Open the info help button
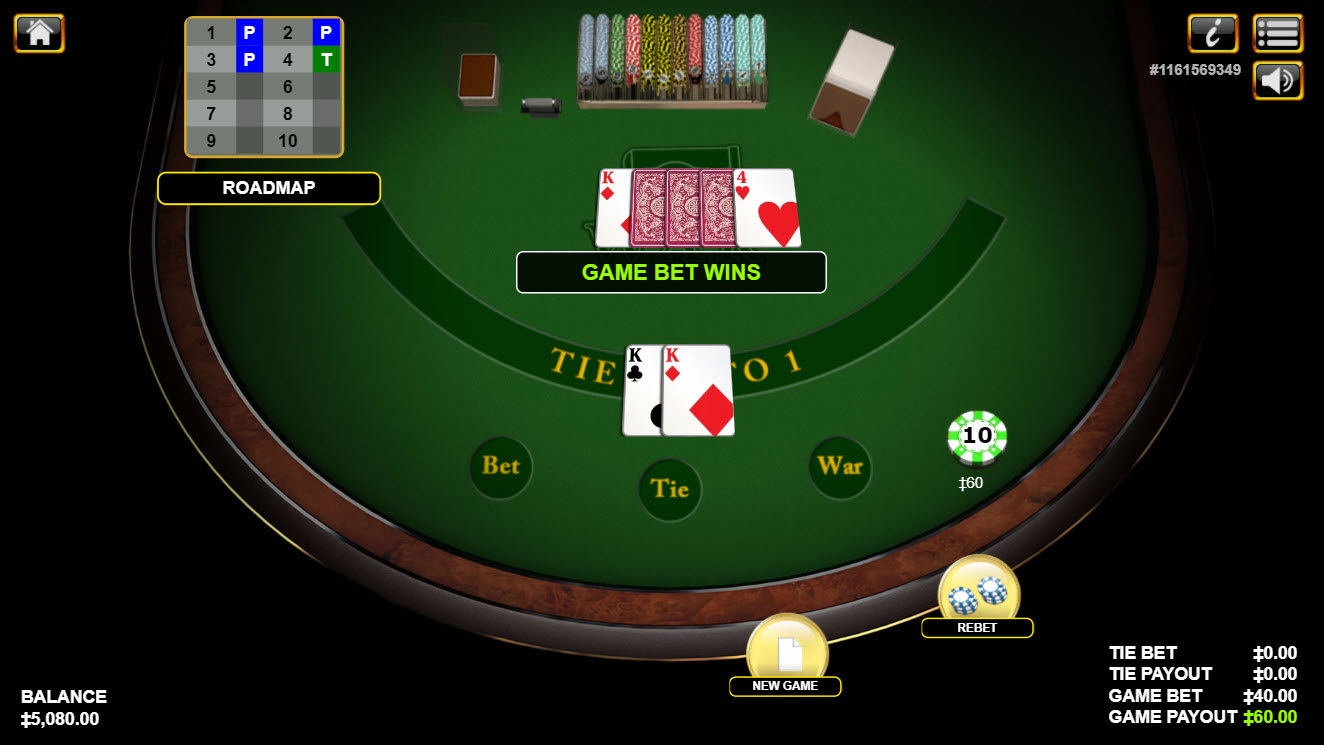1324x745 pixels. [x=1212, y=33]
